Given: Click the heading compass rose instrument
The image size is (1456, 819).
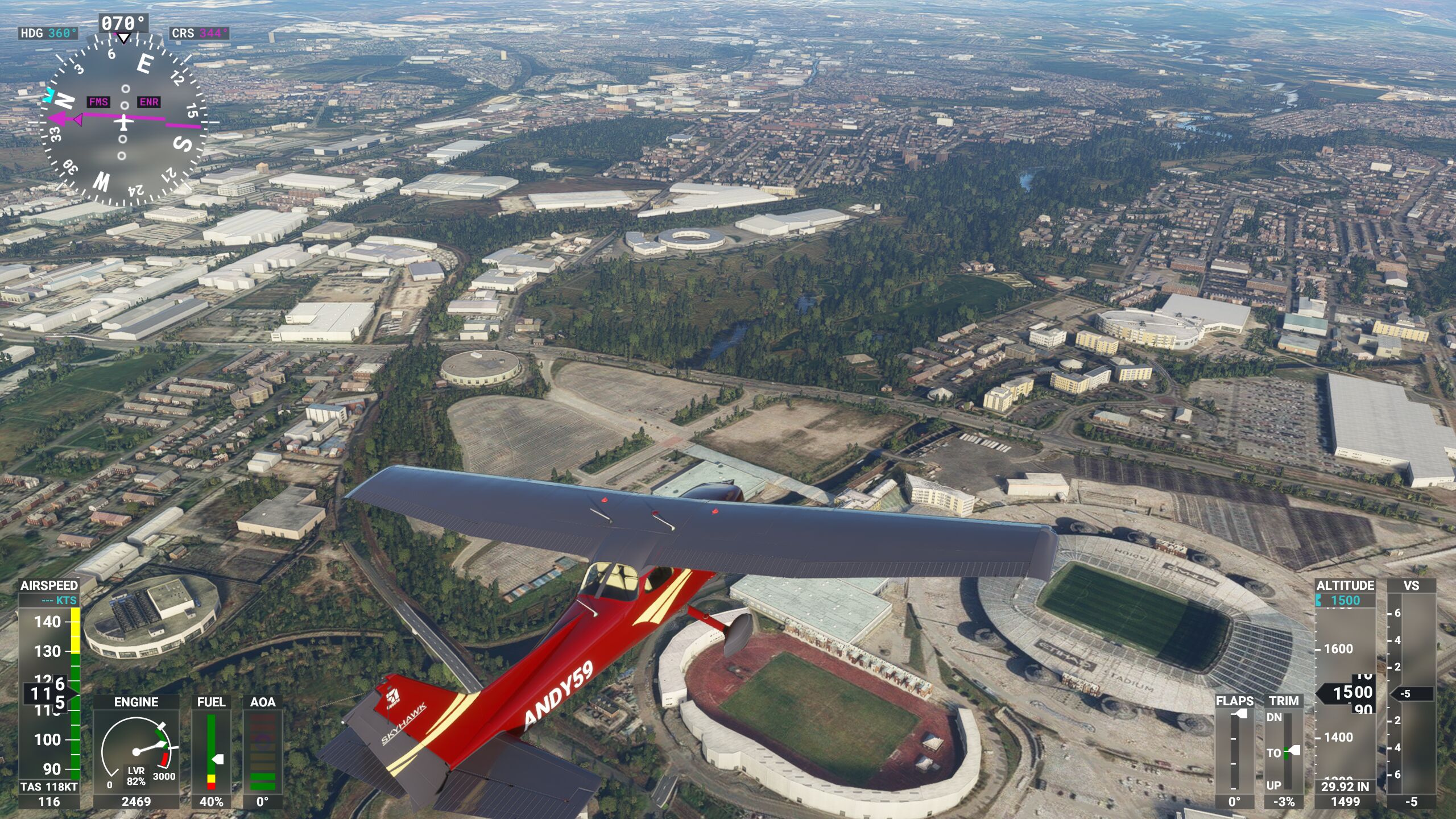Looking at the screenshot, I should click(123, 121).
